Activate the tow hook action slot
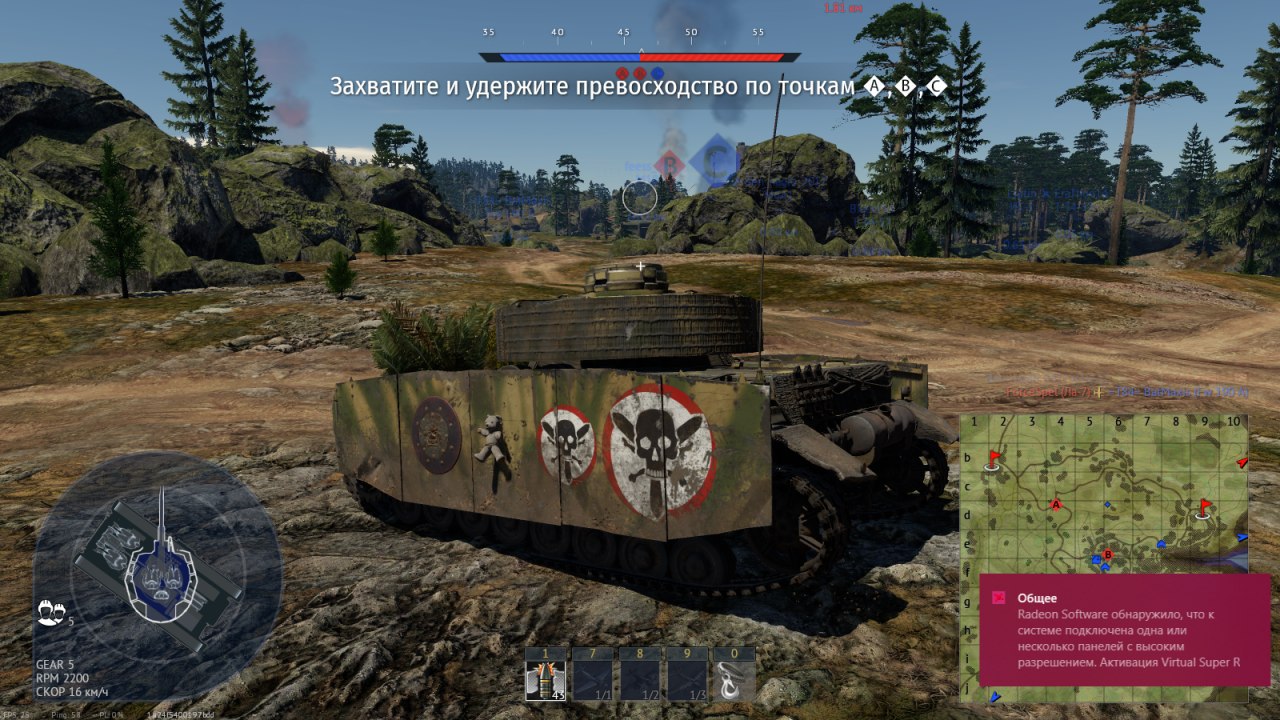This screenshot has height=720, width=1280. [x=734, y=680]
